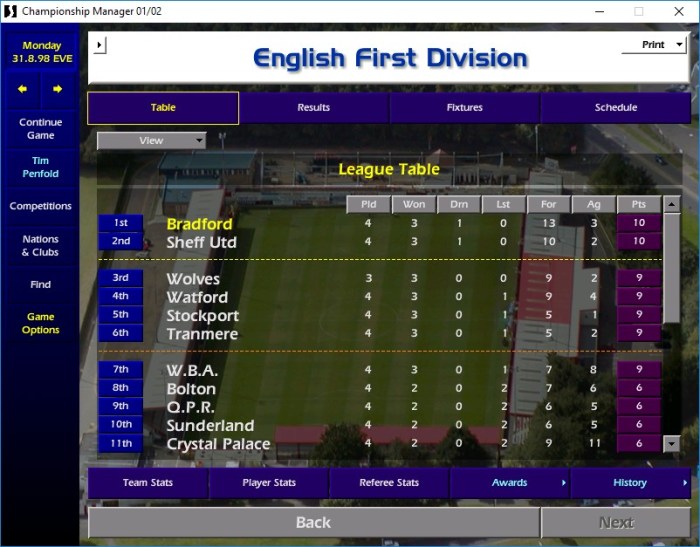700x547 pixels.
Task: Open the Print dropdown menu
Action: click(654, 45)
